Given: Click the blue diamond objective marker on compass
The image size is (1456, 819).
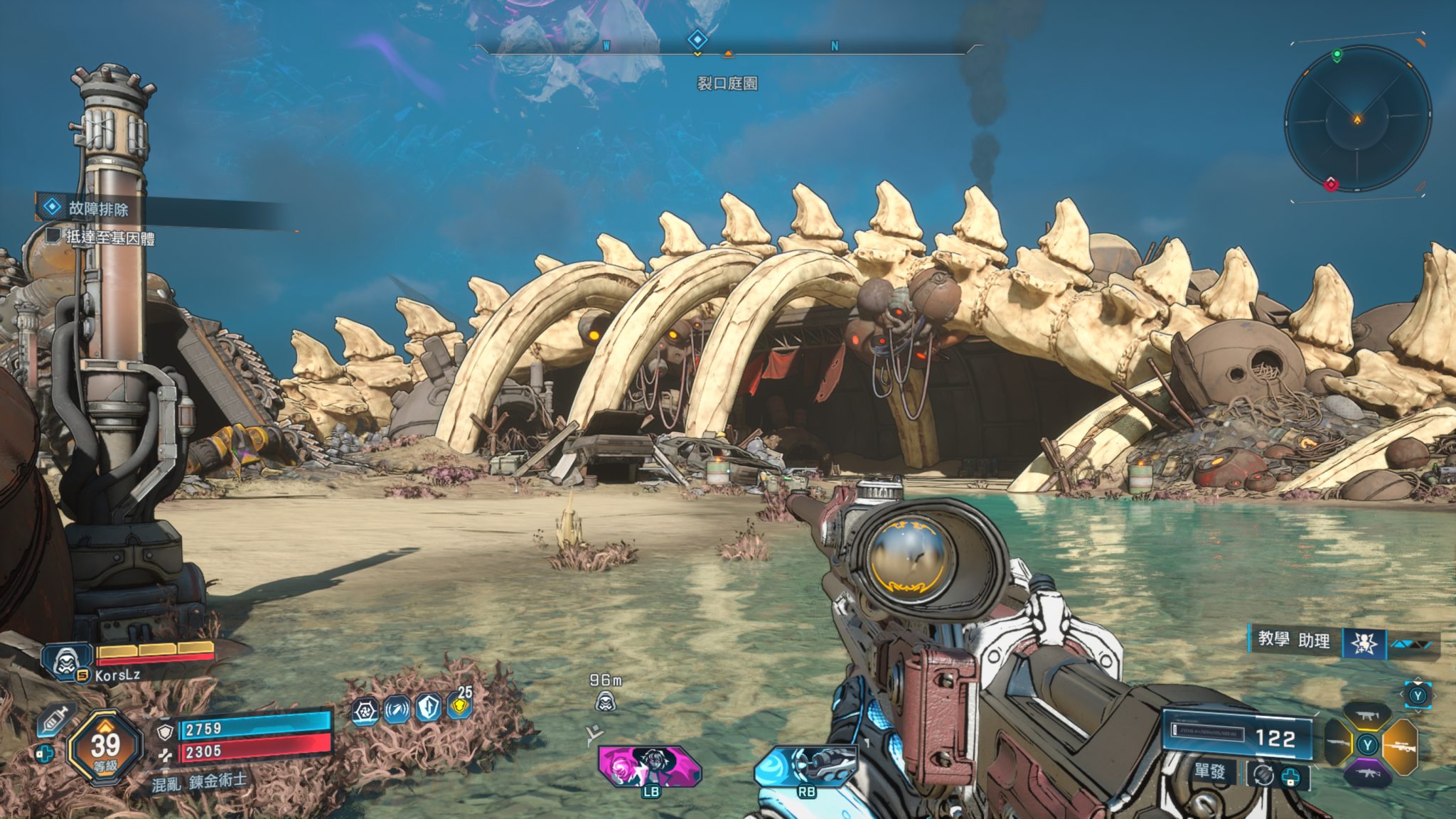Looking at the screenshot, I should pyautogui.click(x=698, y=40).
